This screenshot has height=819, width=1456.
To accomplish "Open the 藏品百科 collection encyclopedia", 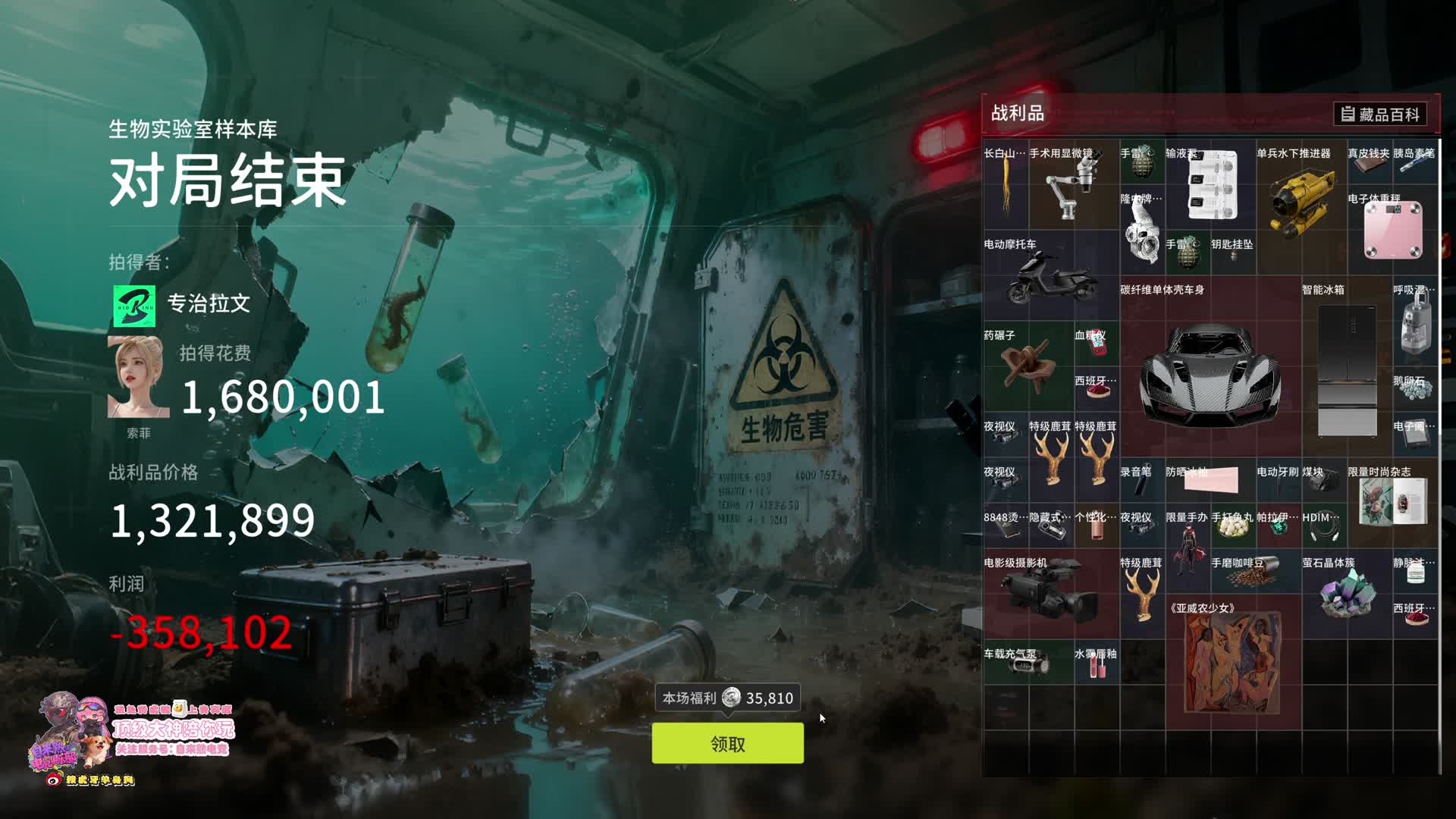I will coord(1380,115).
